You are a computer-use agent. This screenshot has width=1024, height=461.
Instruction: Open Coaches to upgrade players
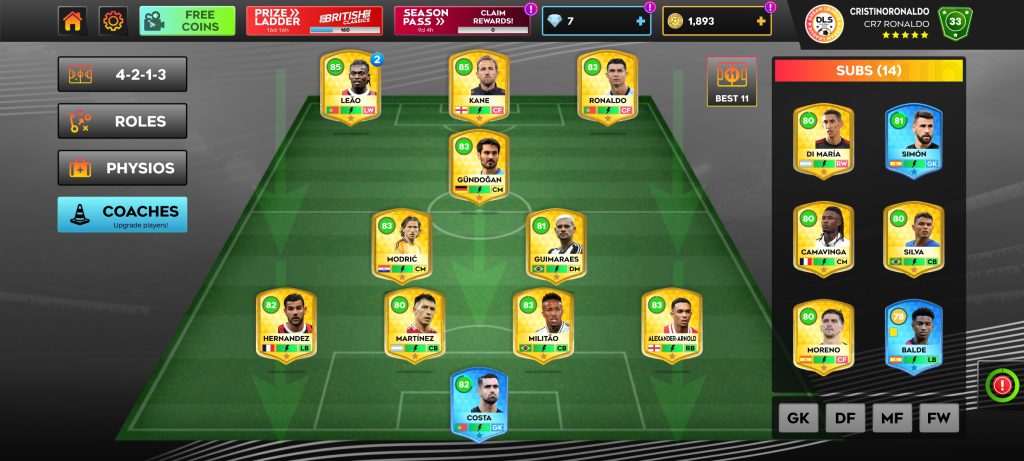122,214
